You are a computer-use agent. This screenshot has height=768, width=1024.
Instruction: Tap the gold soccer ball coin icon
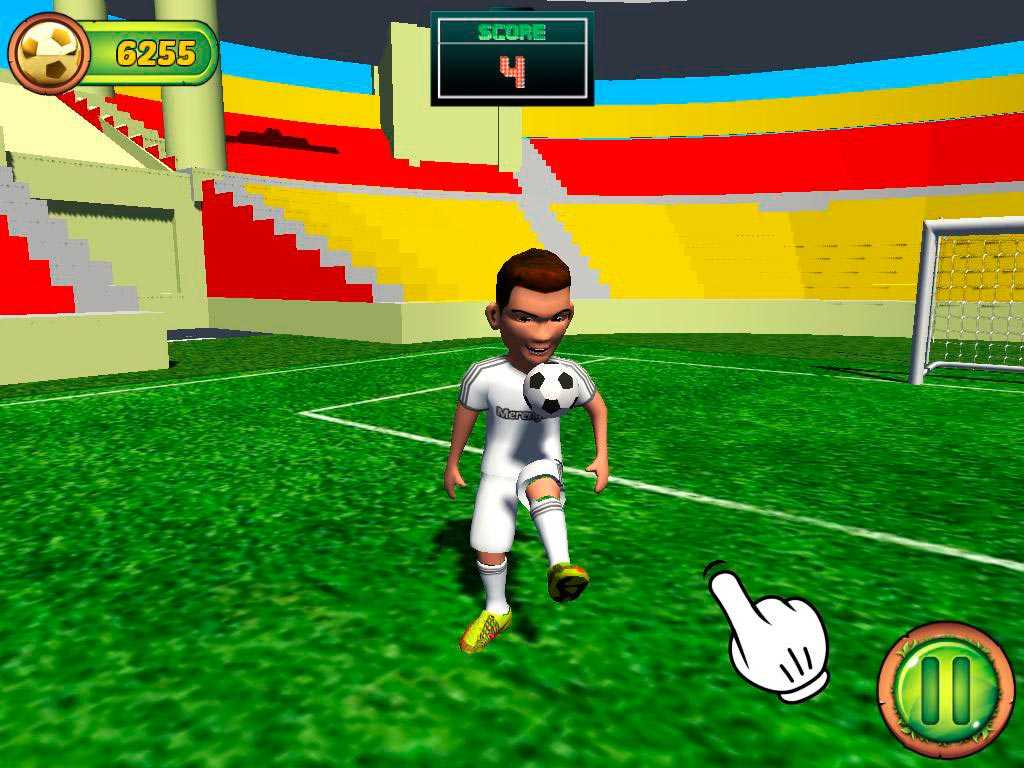[x=49, y=53]
